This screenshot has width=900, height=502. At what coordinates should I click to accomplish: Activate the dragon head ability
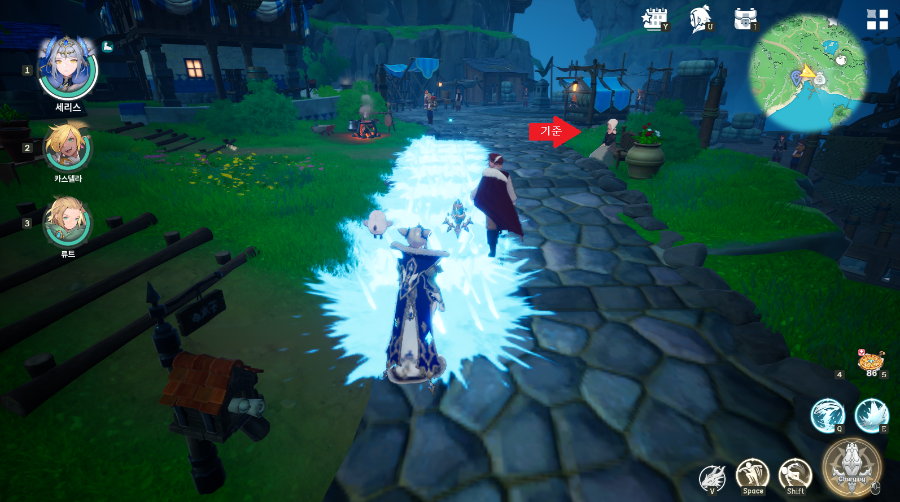coord(712,477)
